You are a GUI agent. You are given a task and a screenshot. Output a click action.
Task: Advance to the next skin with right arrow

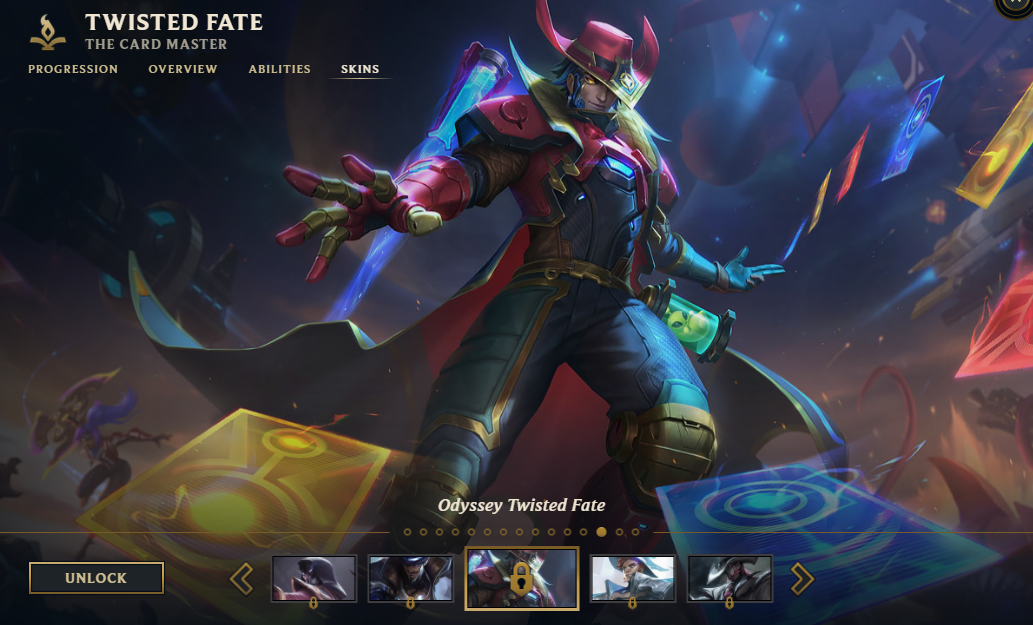[802, 578]
